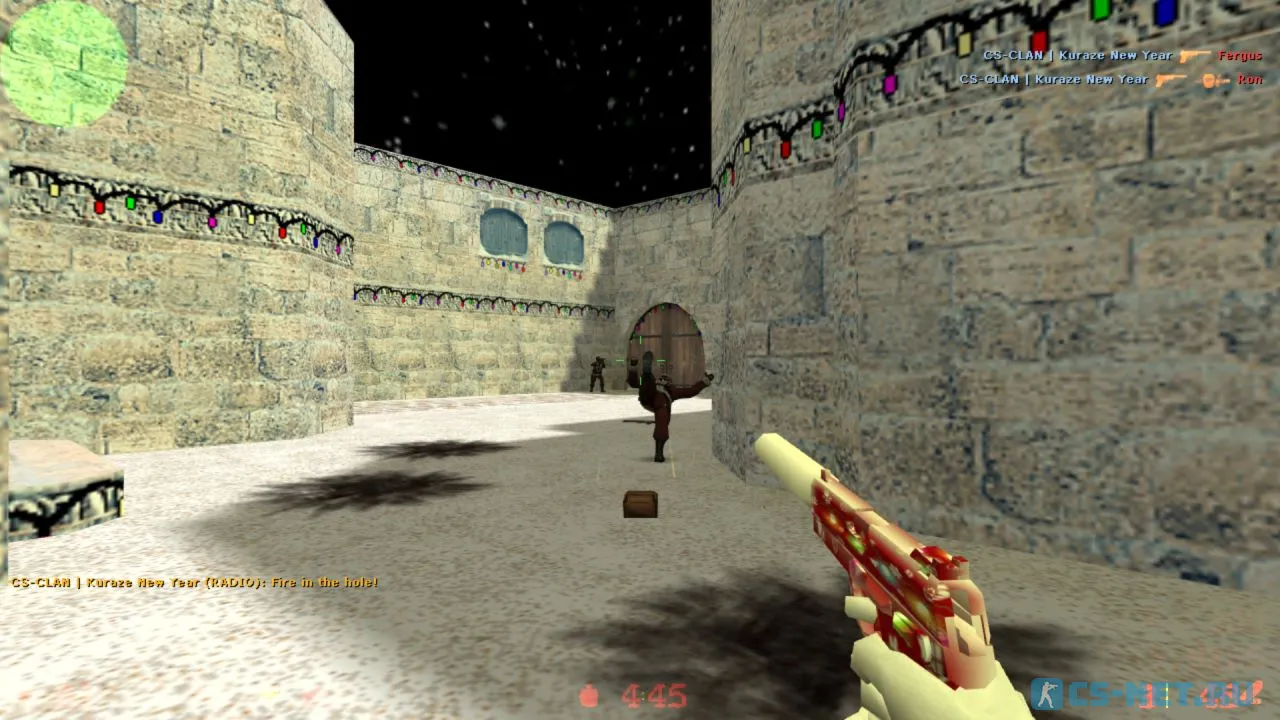Click the wooden crate on the ground

[640, 506]
